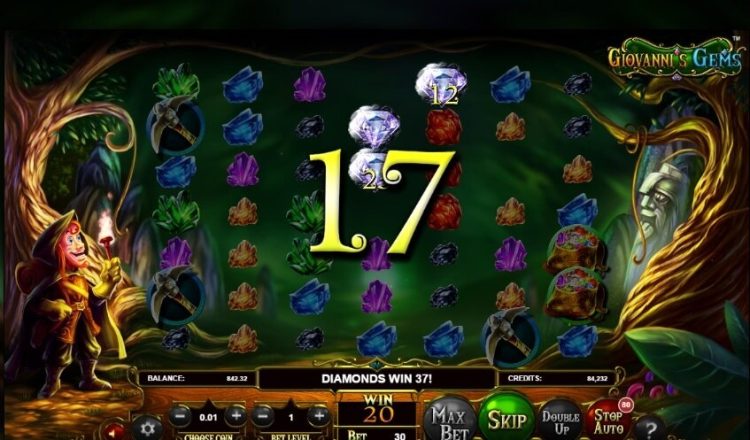Increase the coin value with plus
750x440 pixels.
pyautogui.click(x=235, y=415)
